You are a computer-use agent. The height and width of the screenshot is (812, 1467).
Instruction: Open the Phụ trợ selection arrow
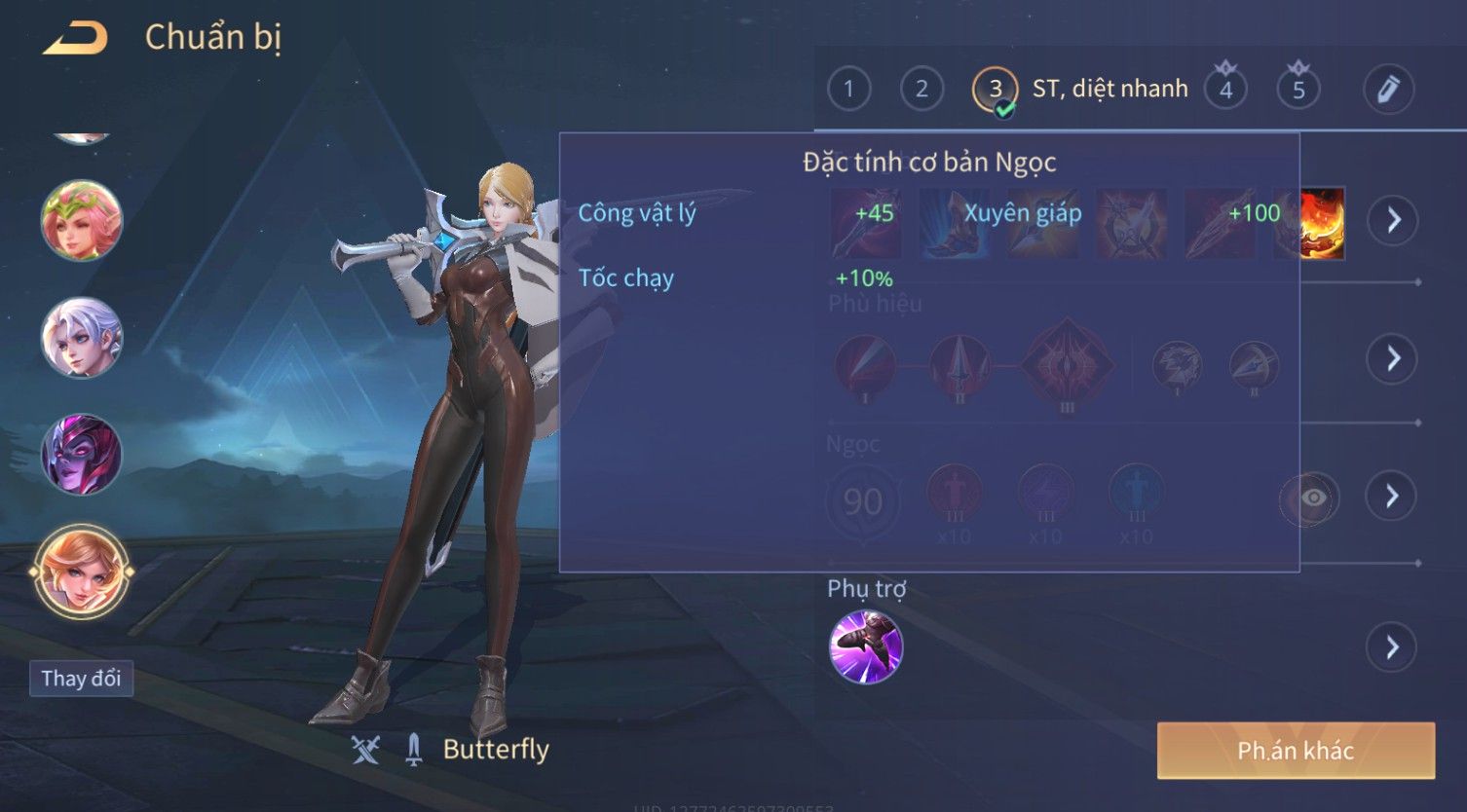(1393, 647)
